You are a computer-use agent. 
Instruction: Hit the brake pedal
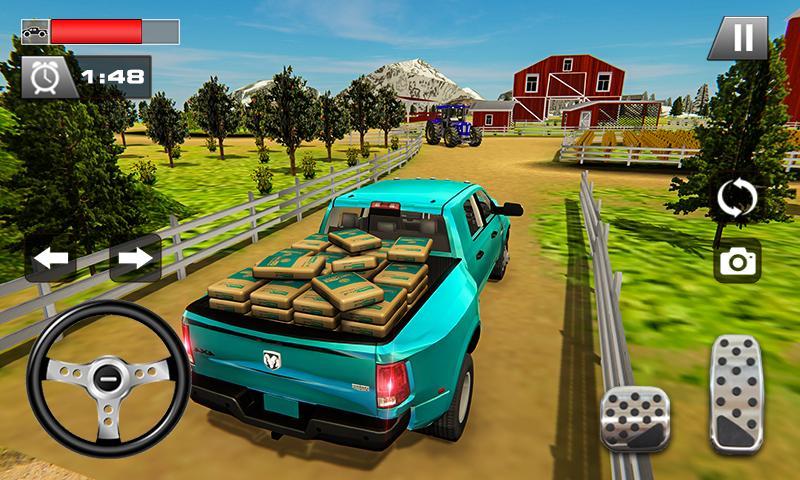(634, 417)
